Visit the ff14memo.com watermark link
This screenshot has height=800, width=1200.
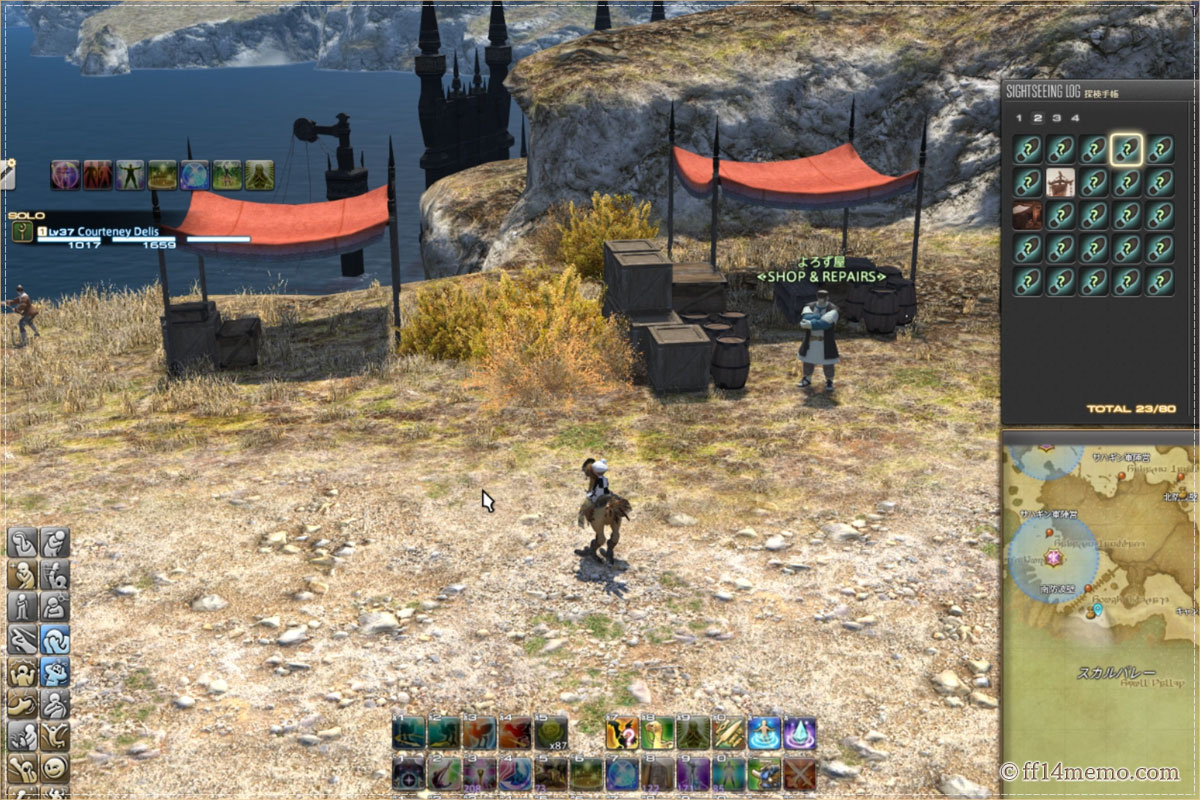[x=1090, y=772]
